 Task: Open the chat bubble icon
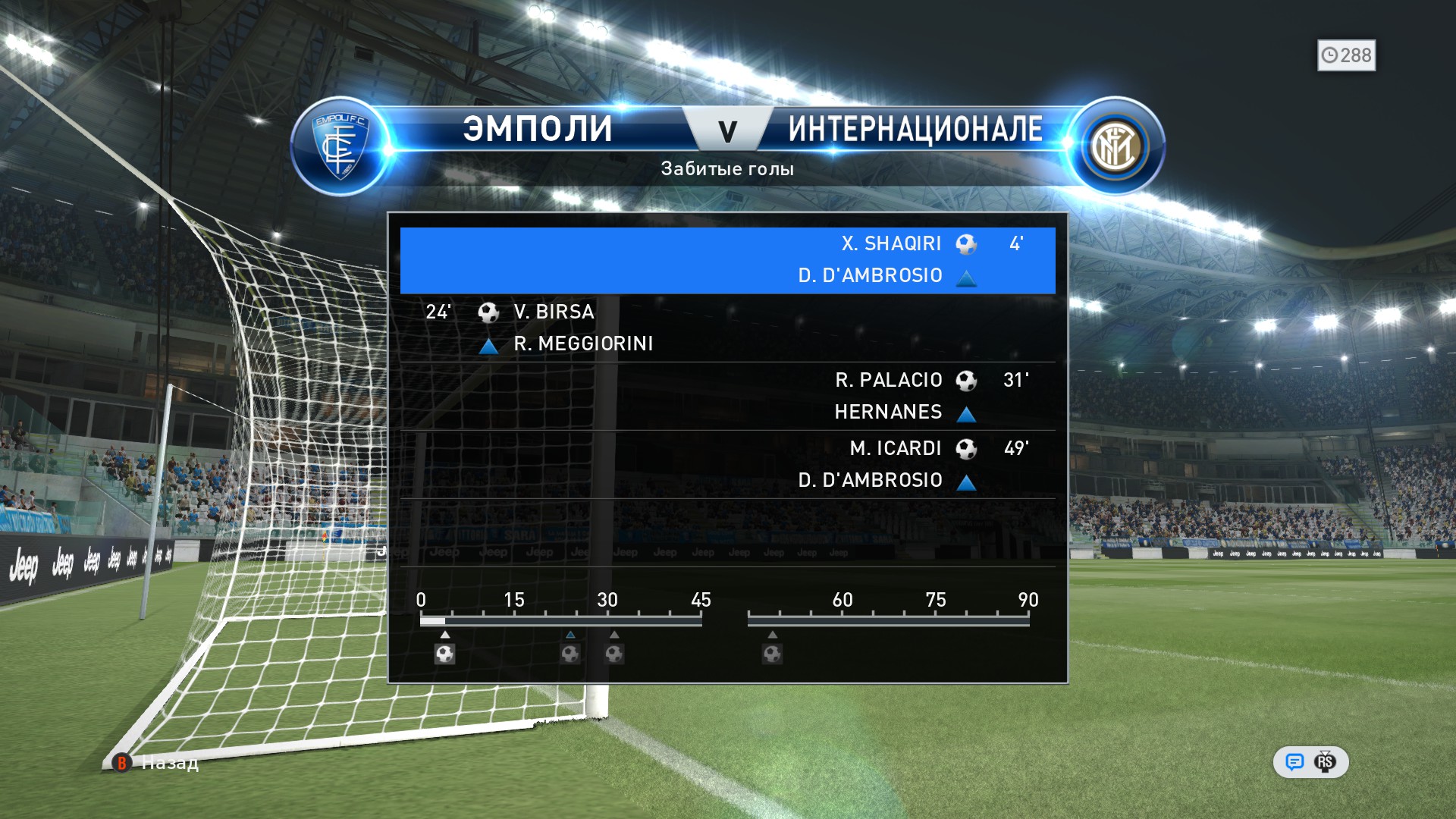click(1294, 762)
